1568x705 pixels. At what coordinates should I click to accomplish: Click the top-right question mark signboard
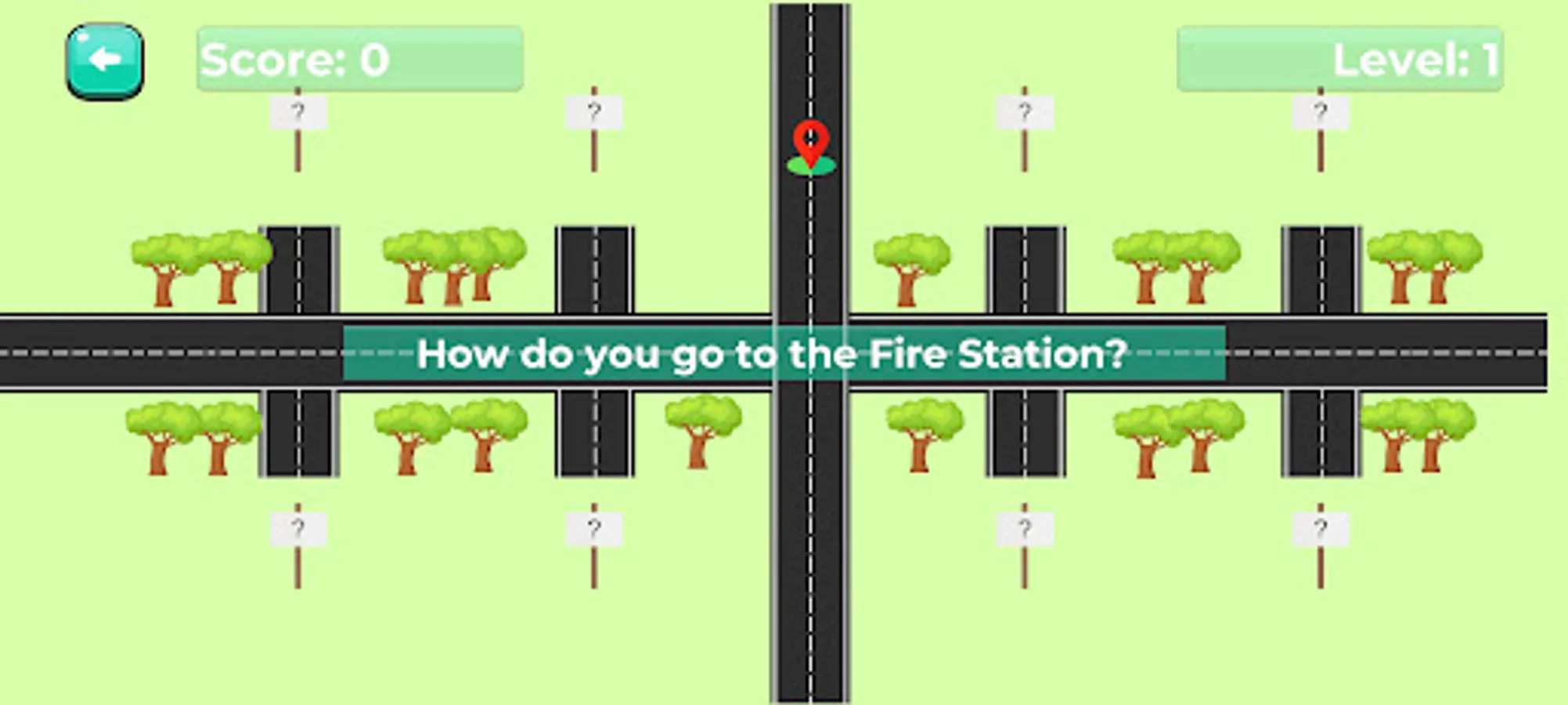click(1323, 110)
